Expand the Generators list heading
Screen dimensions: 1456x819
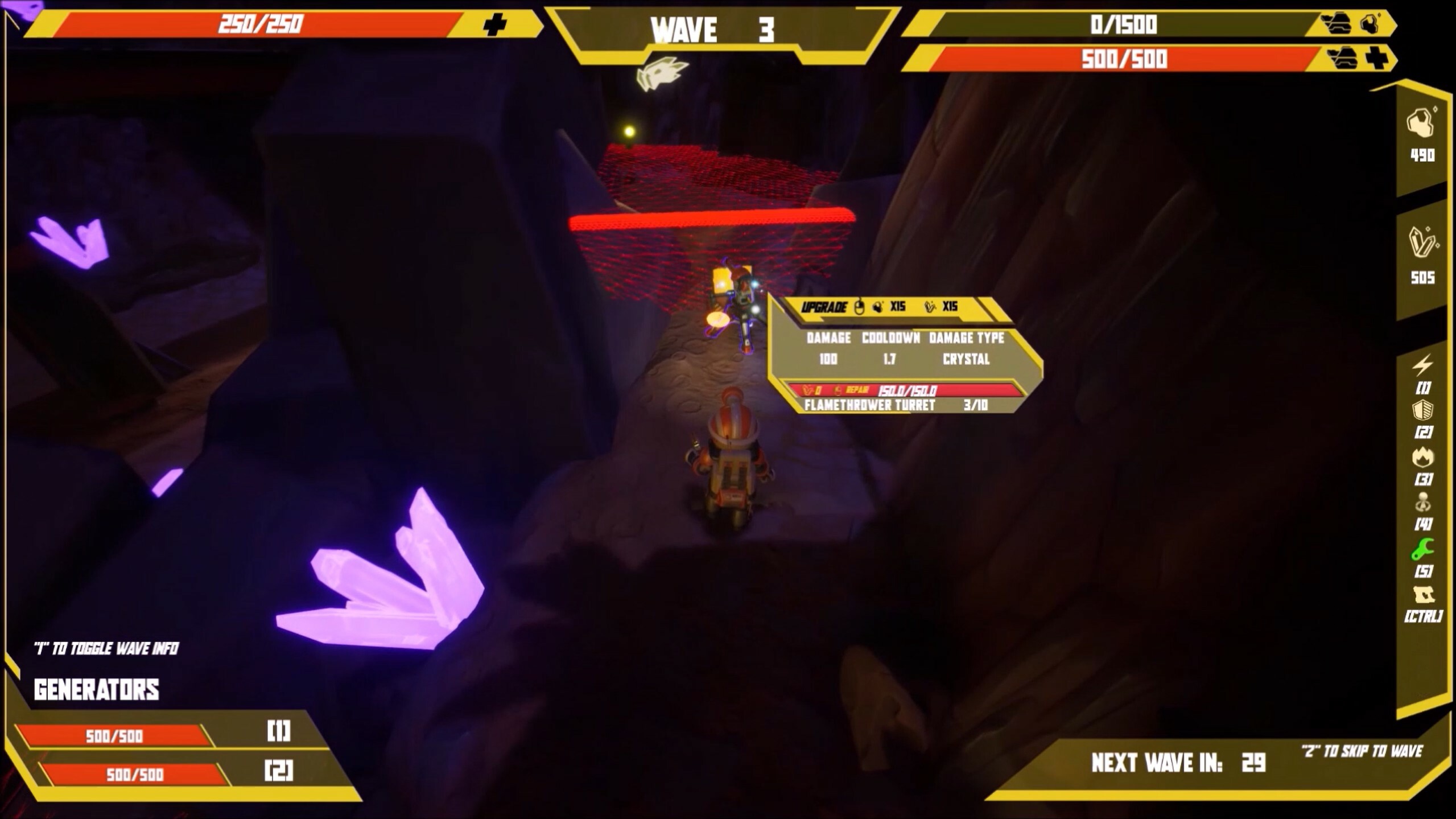(x=97, y=690)
